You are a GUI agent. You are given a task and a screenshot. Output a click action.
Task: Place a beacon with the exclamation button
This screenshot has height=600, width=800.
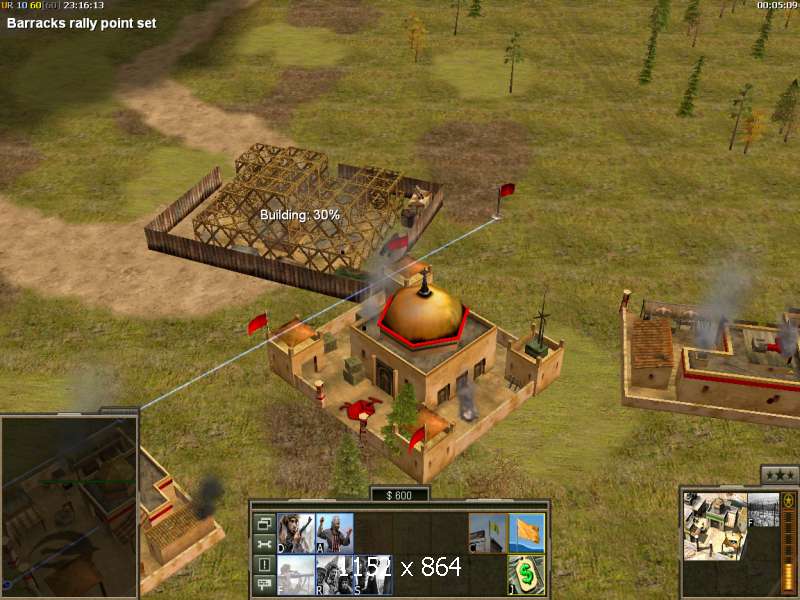click(264, 564)
